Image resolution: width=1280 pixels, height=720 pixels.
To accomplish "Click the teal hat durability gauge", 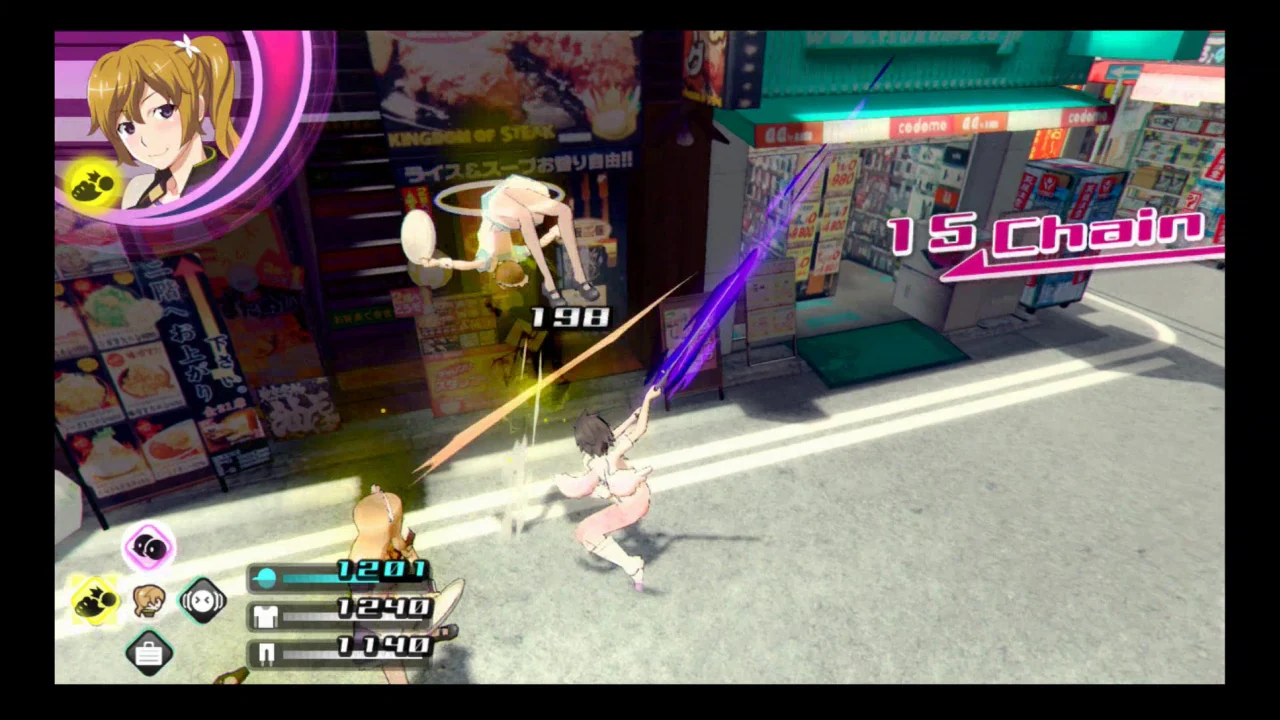I will tap(310, 577).
